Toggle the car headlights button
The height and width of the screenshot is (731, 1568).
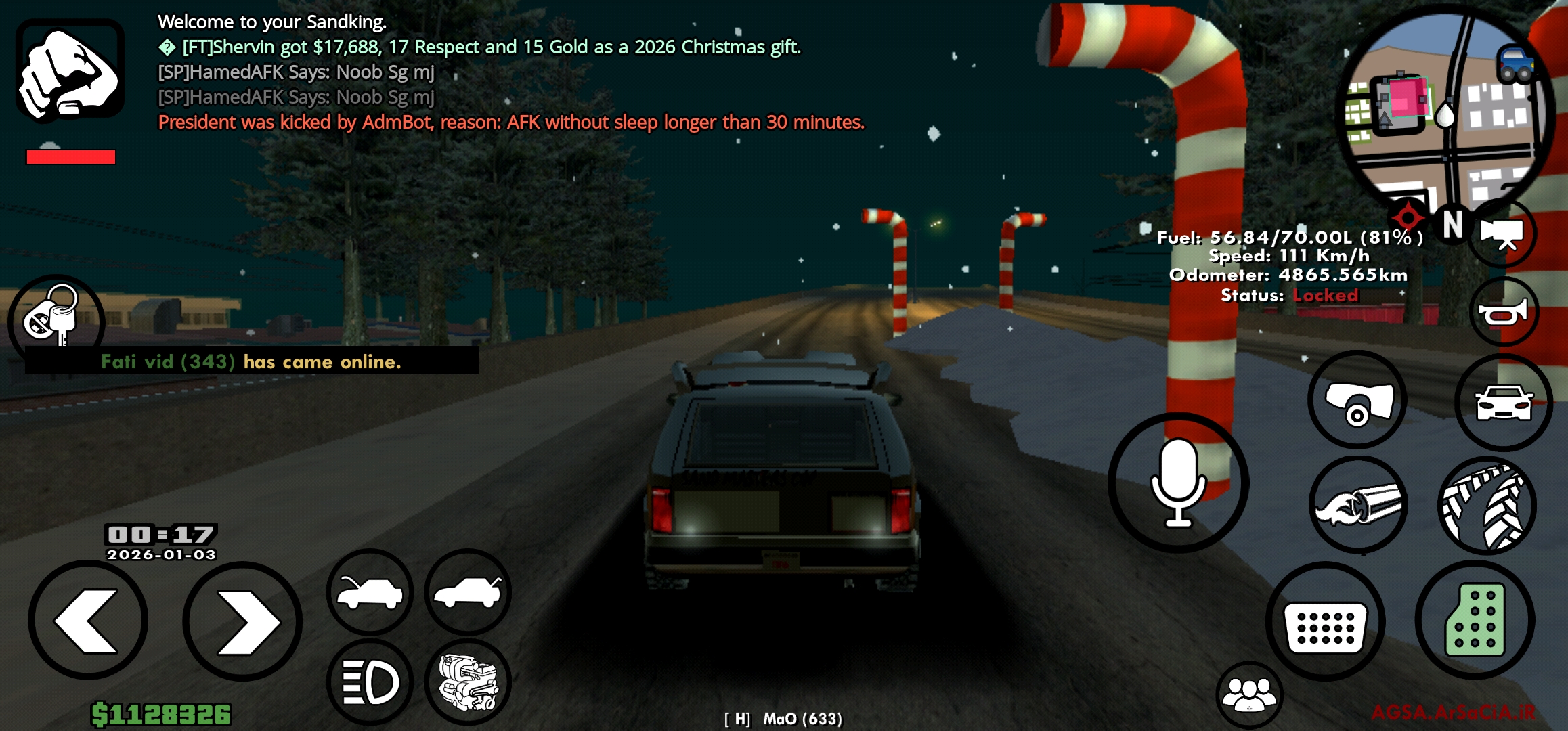coord(370,682)
